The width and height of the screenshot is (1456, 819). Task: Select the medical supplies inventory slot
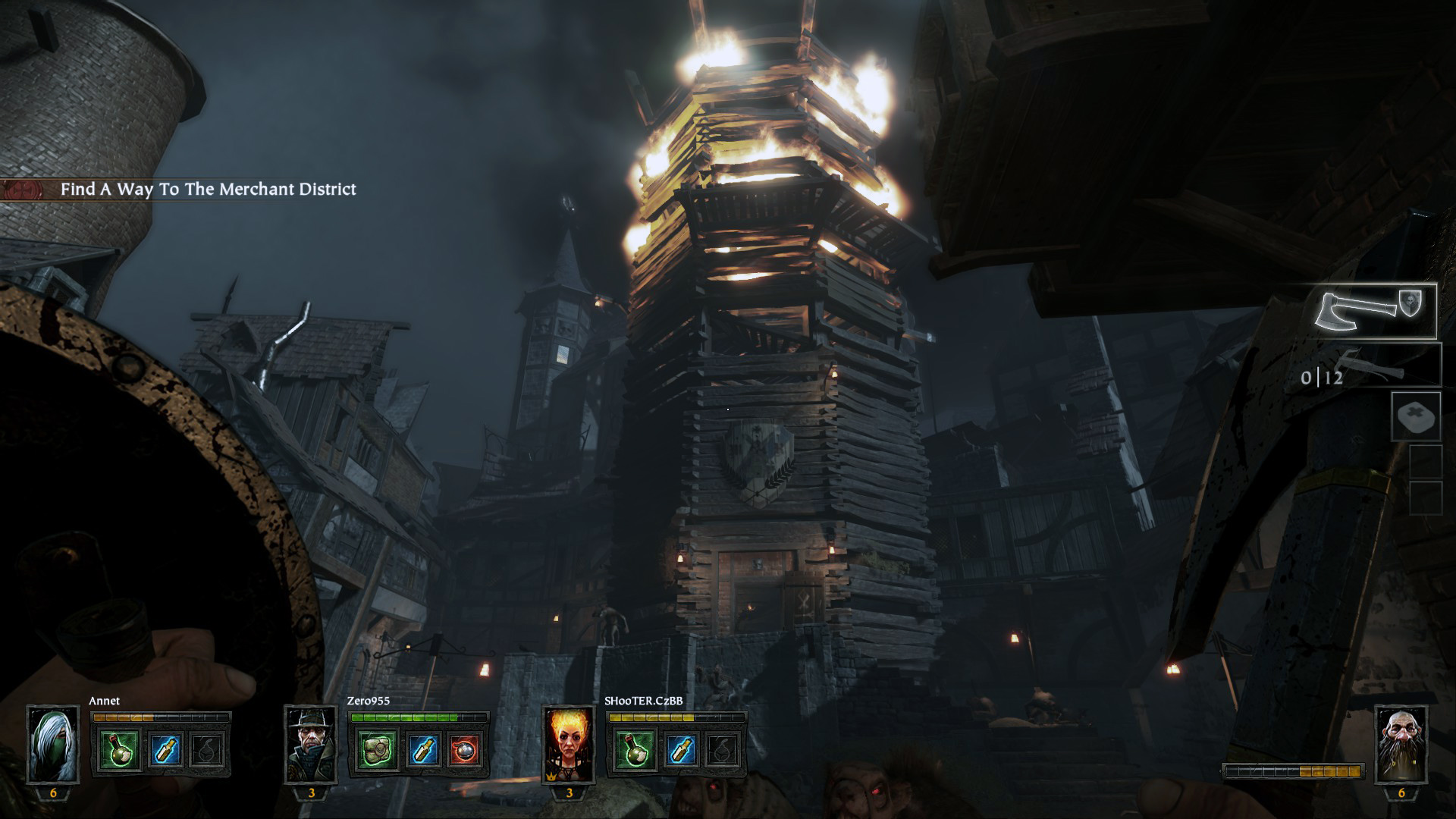(x=1416, y=416)
